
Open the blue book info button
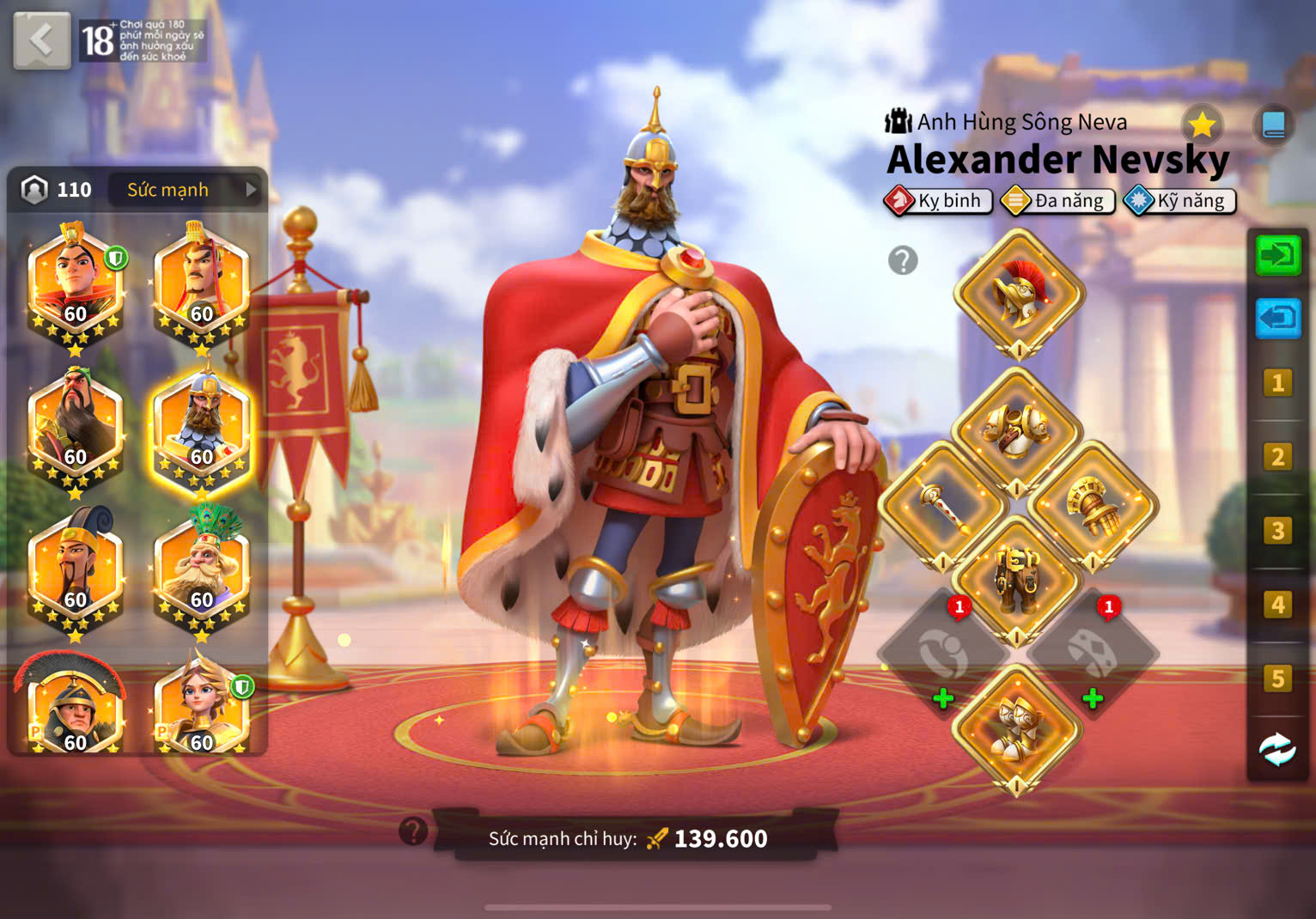click(1273, 125)
